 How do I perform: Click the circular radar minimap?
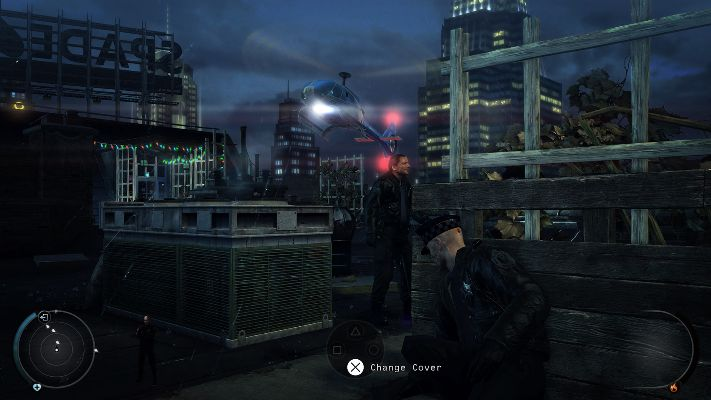[58, 348]
